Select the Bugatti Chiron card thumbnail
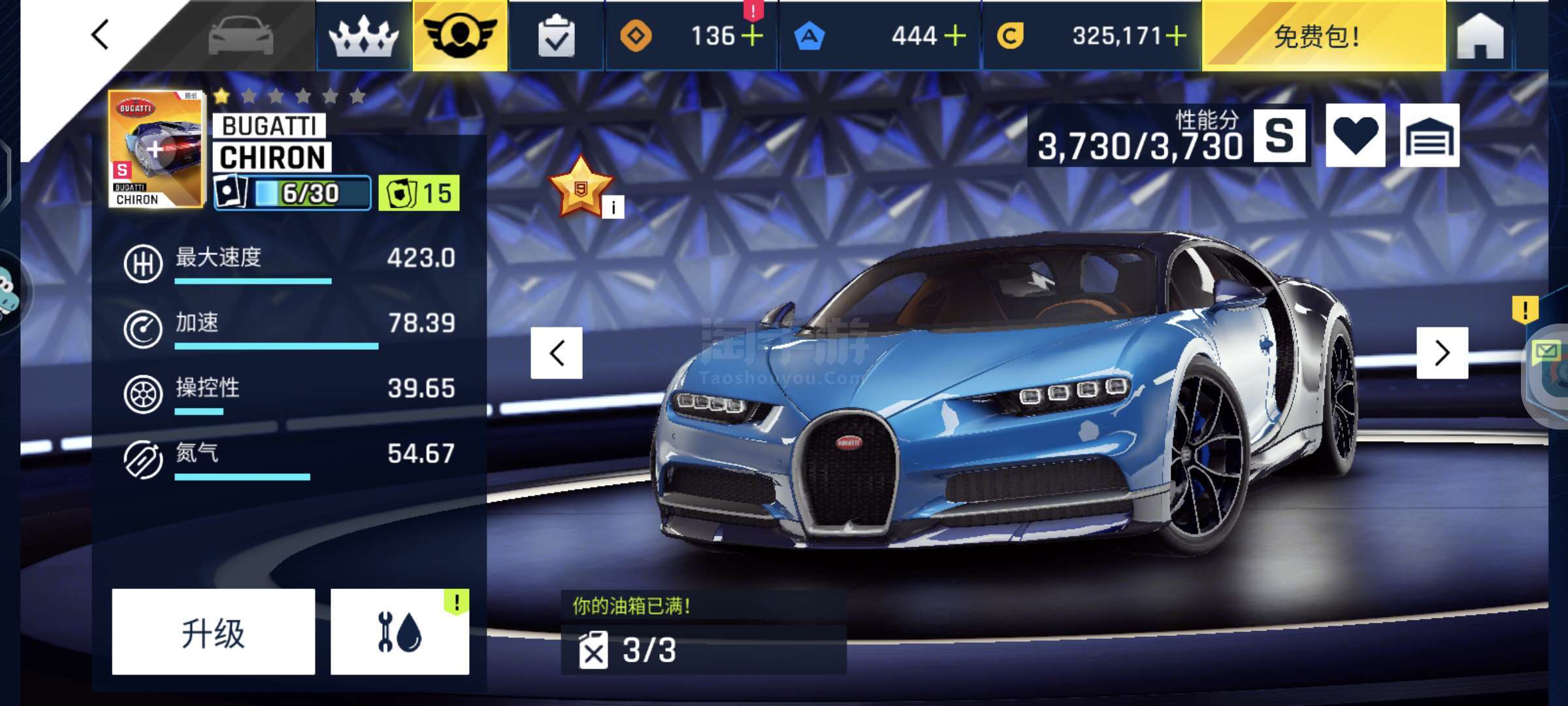Screen dimensions: 1568x706 click(156, 150)
